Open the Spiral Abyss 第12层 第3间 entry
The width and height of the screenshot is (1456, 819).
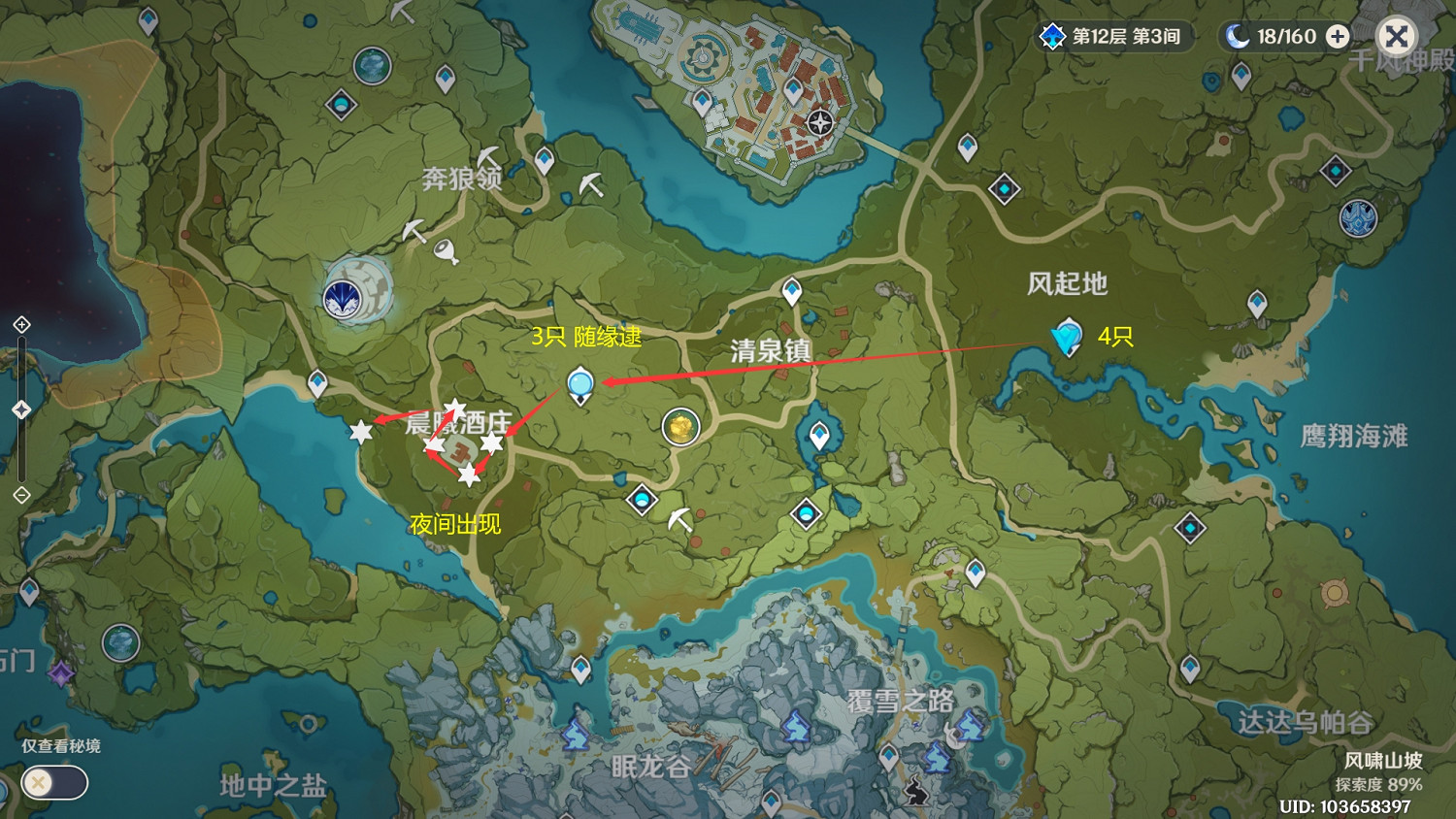(1114, 36)
